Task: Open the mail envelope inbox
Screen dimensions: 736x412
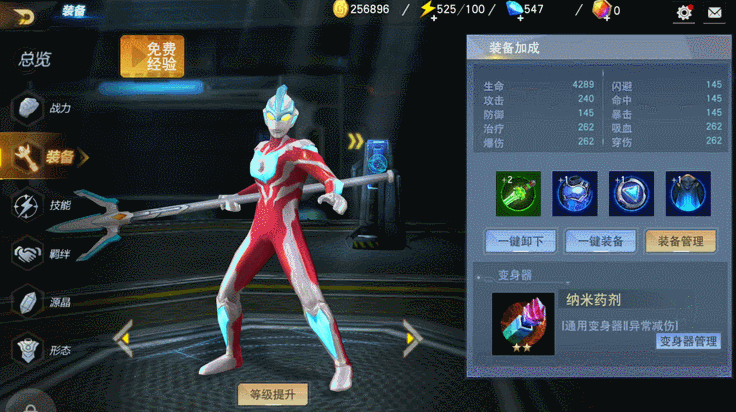Action: [715, 12]
